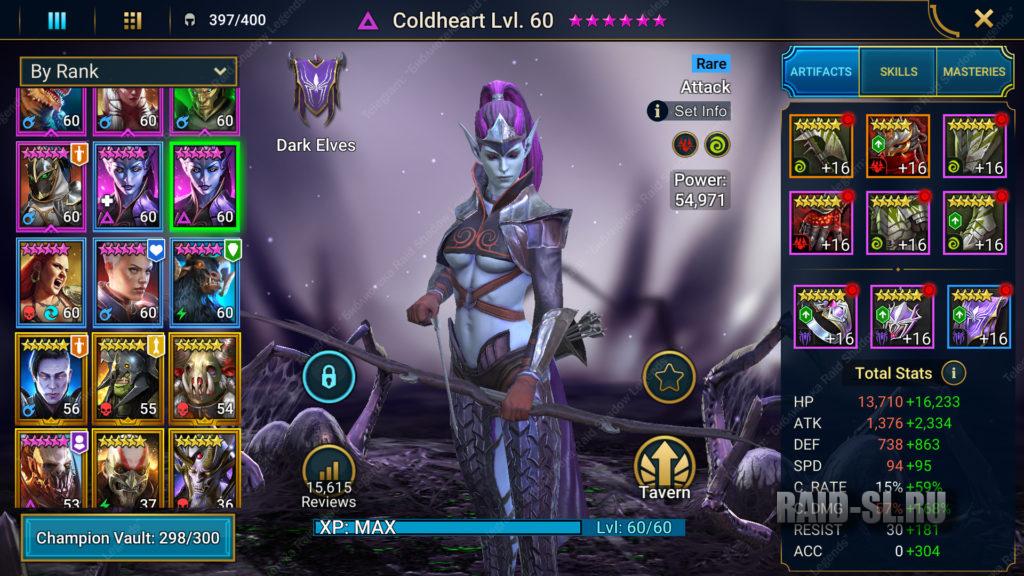Open the Masteries tab
This screenshot has width=1024, height=576.
pyautogui.click(x=973, y=72)
